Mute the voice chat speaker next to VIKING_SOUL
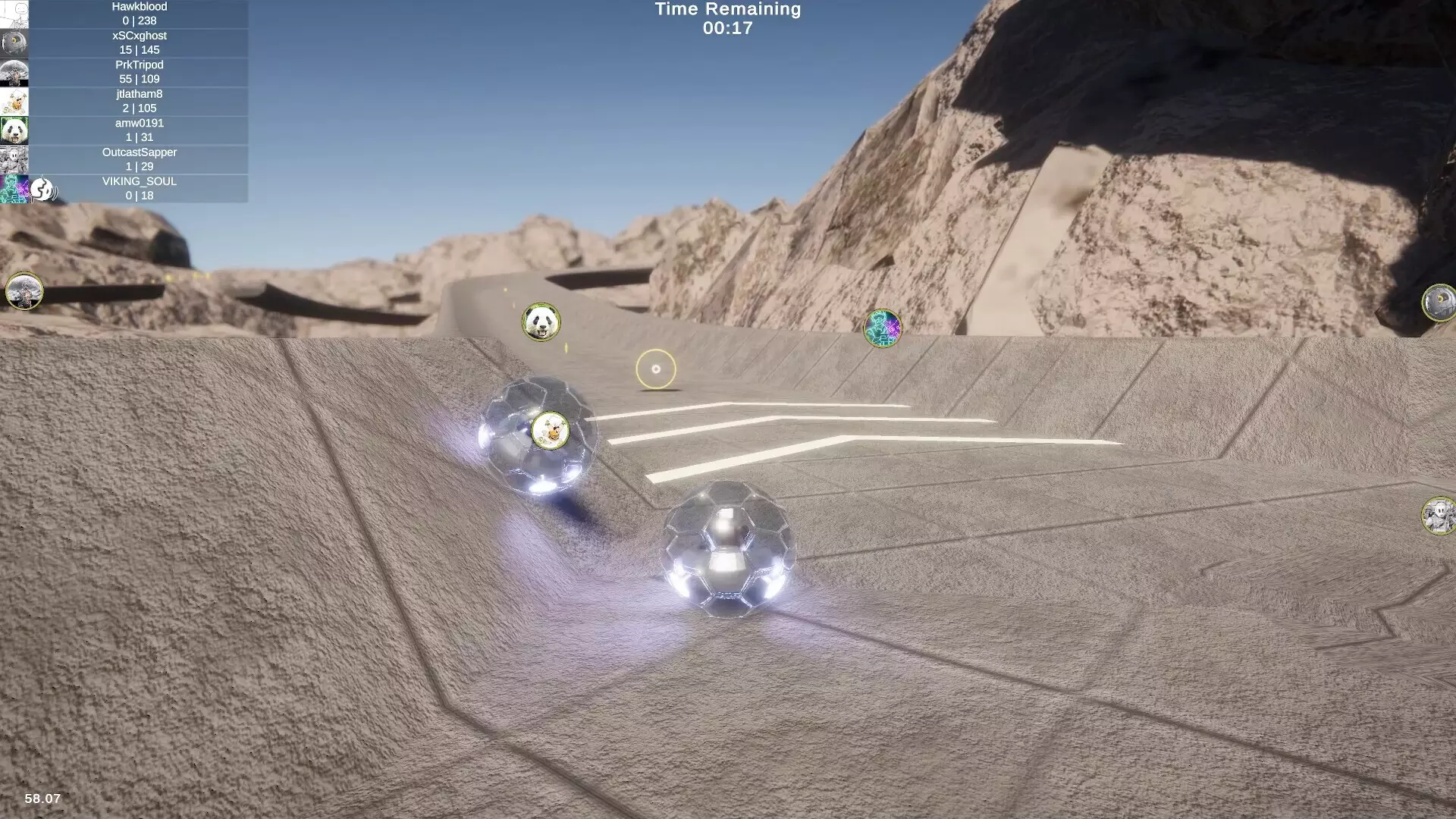 click(42, 190)
